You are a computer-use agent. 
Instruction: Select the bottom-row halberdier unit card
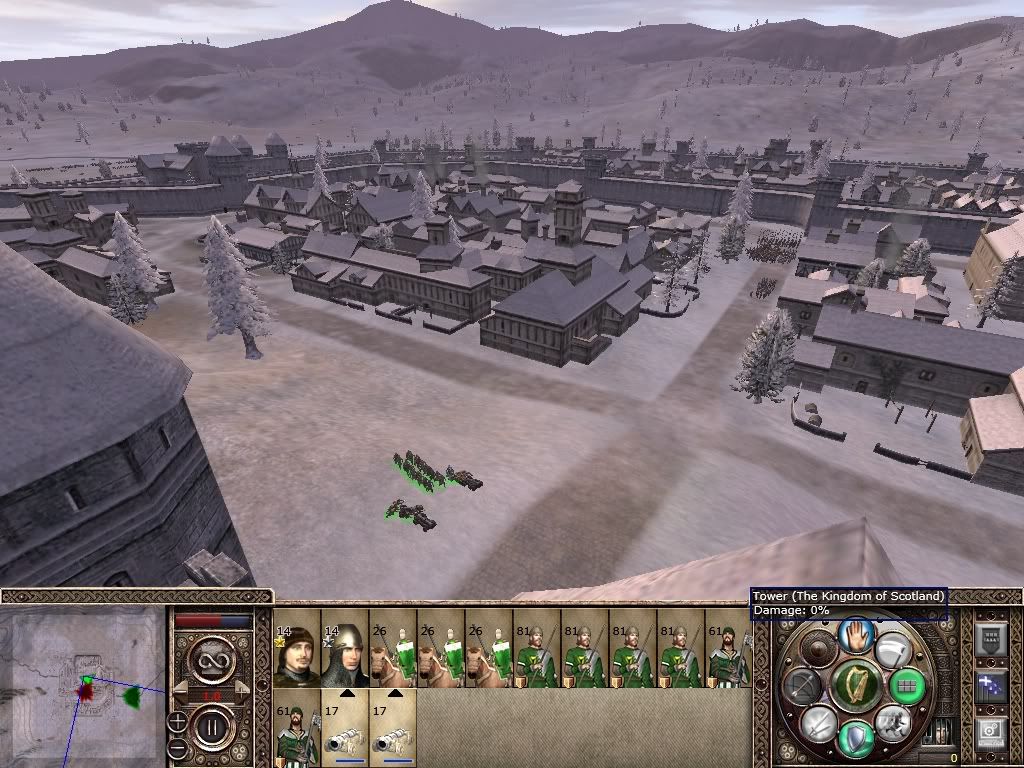pyautogui.click(x=296, y=727)
